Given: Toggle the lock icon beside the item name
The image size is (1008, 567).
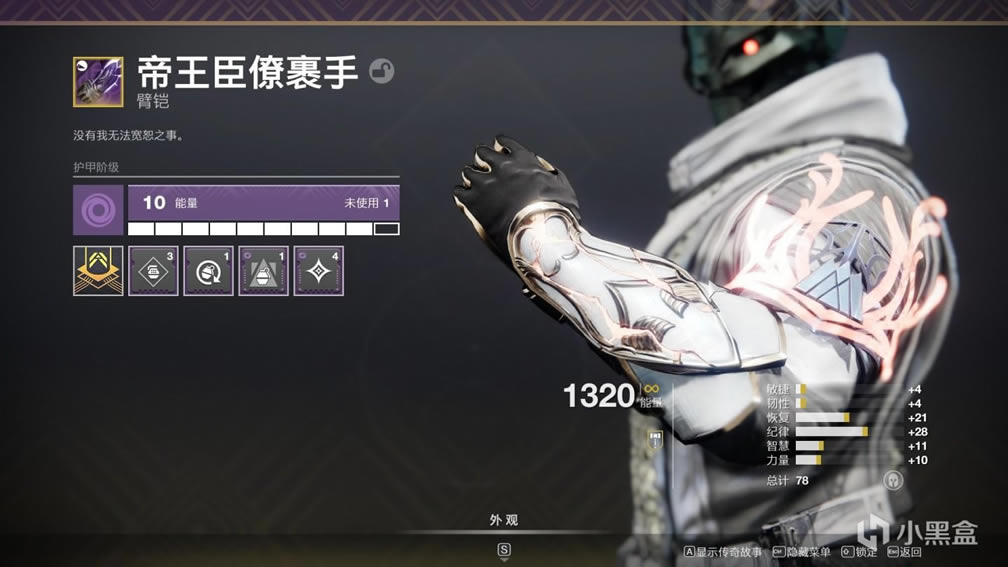Looking at the screenshot, I should 381,71.
